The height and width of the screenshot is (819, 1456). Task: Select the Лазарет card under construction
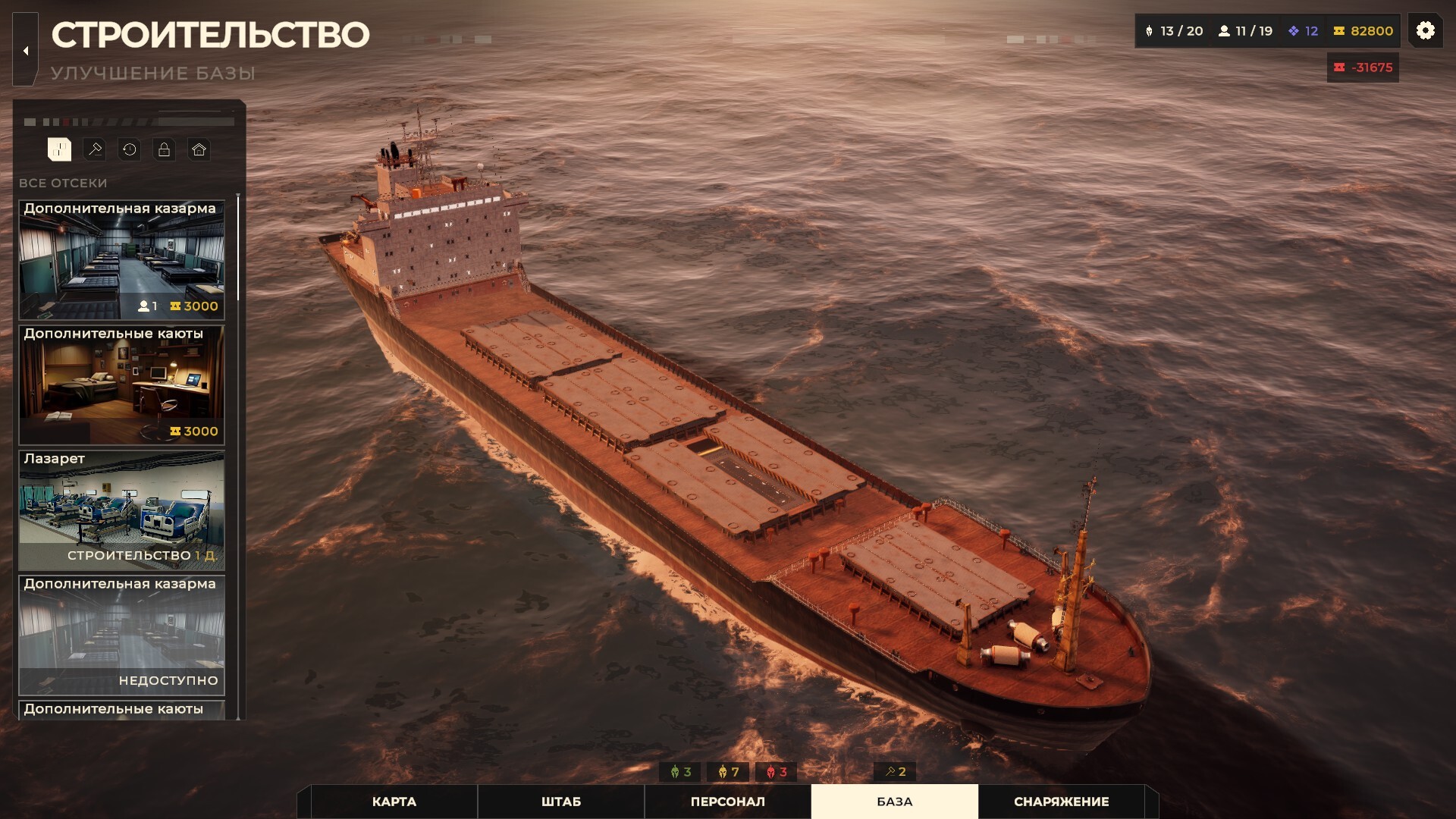121,510
